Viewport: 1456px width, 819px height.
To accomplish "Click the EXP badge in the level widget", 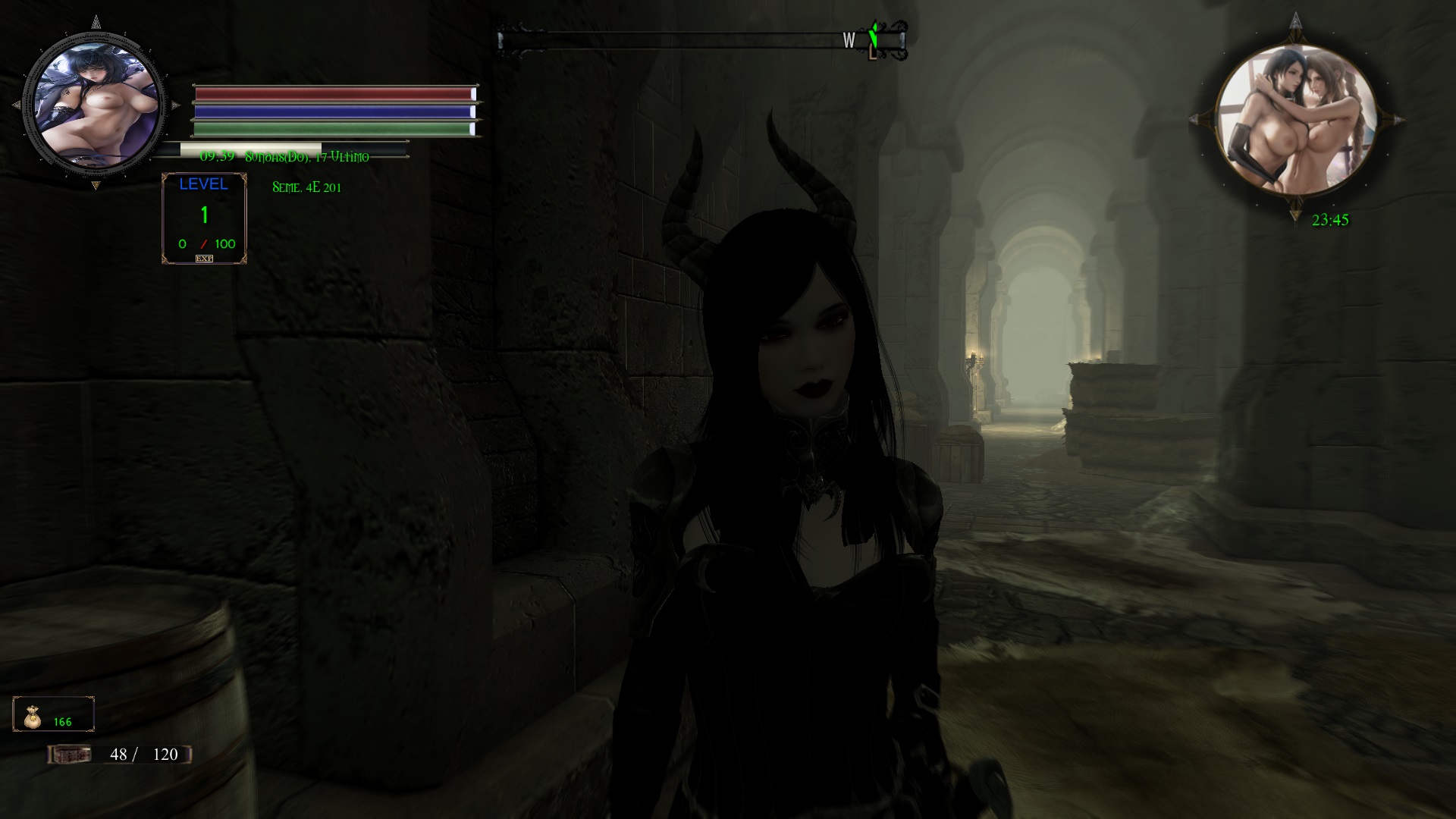I will [203, 259].
